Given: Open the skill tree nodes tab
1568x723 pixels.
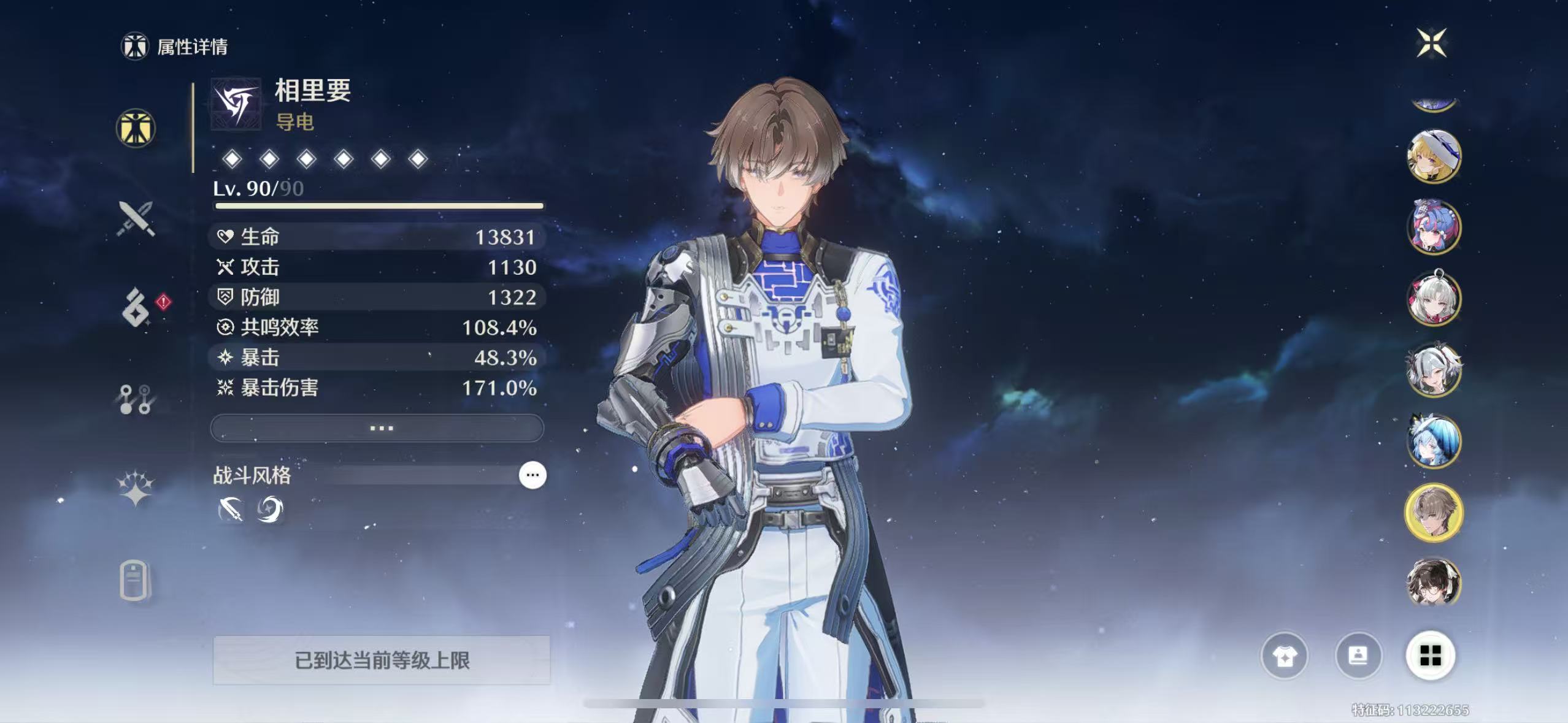Looking at the screenshot, I should (136, 399).
